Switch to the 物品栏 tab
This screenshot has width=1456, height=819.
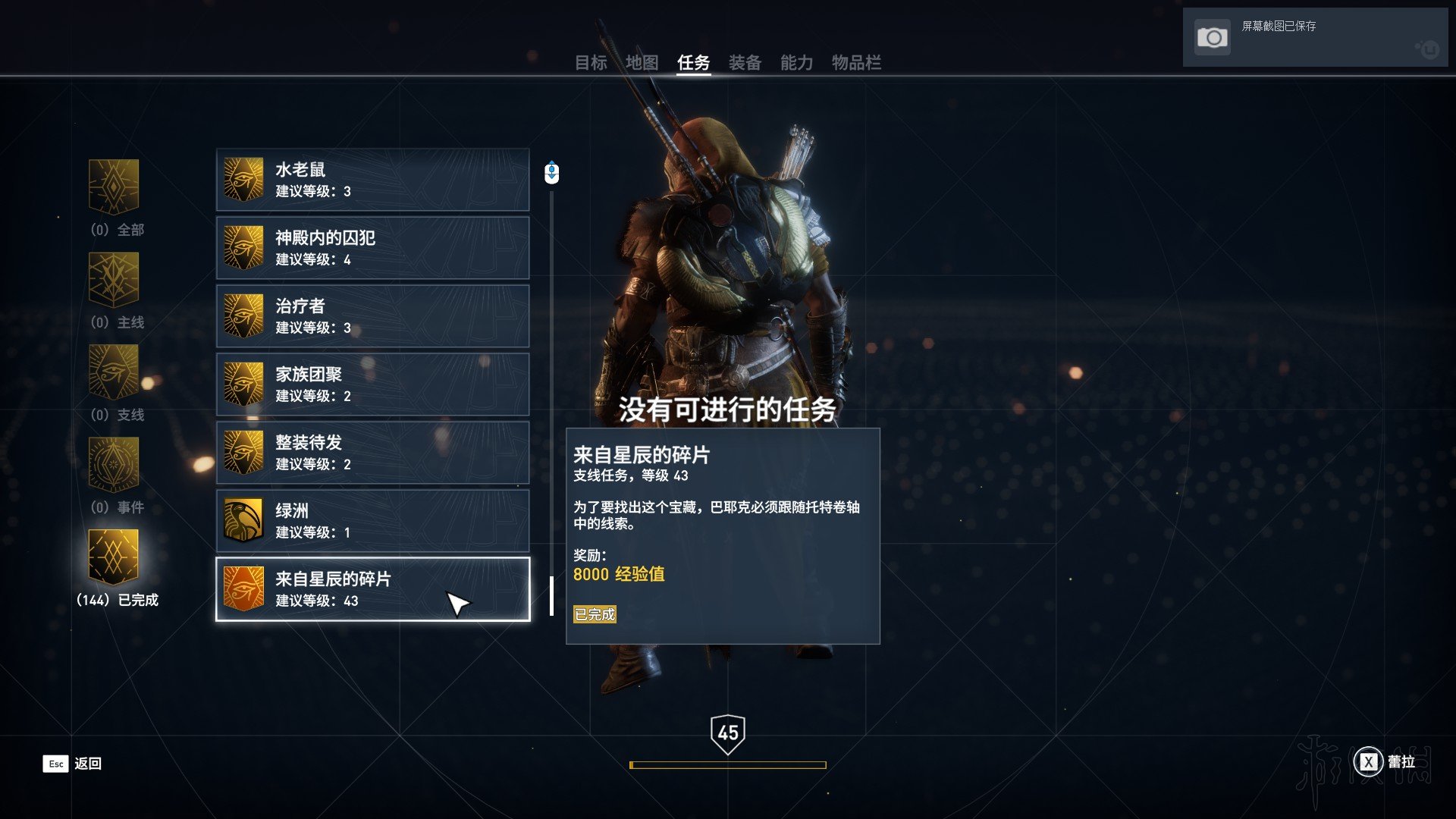click(856, 63)
